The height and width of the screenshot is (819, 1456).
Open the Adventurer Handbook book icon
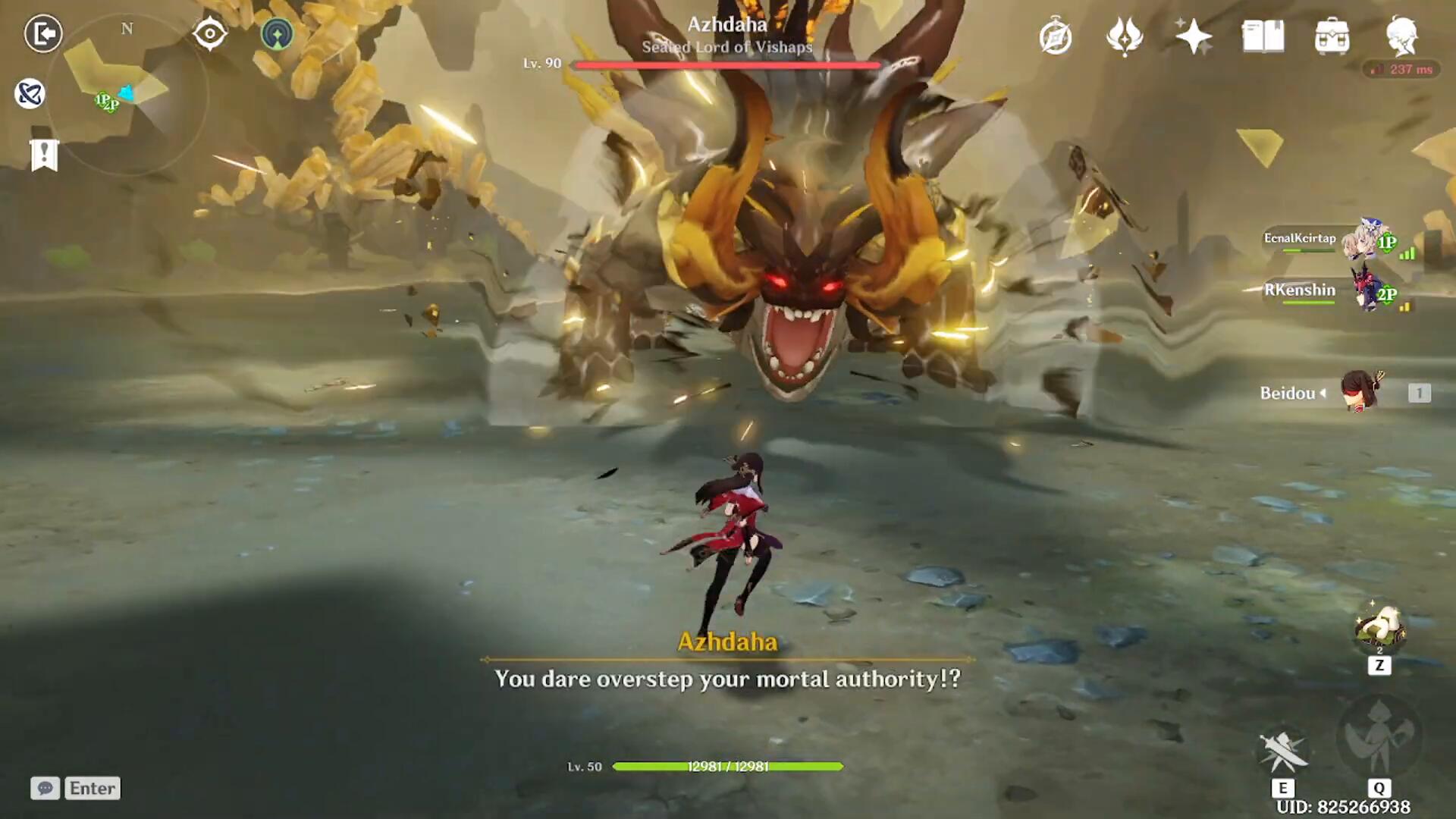click(x=1263, y=36)
